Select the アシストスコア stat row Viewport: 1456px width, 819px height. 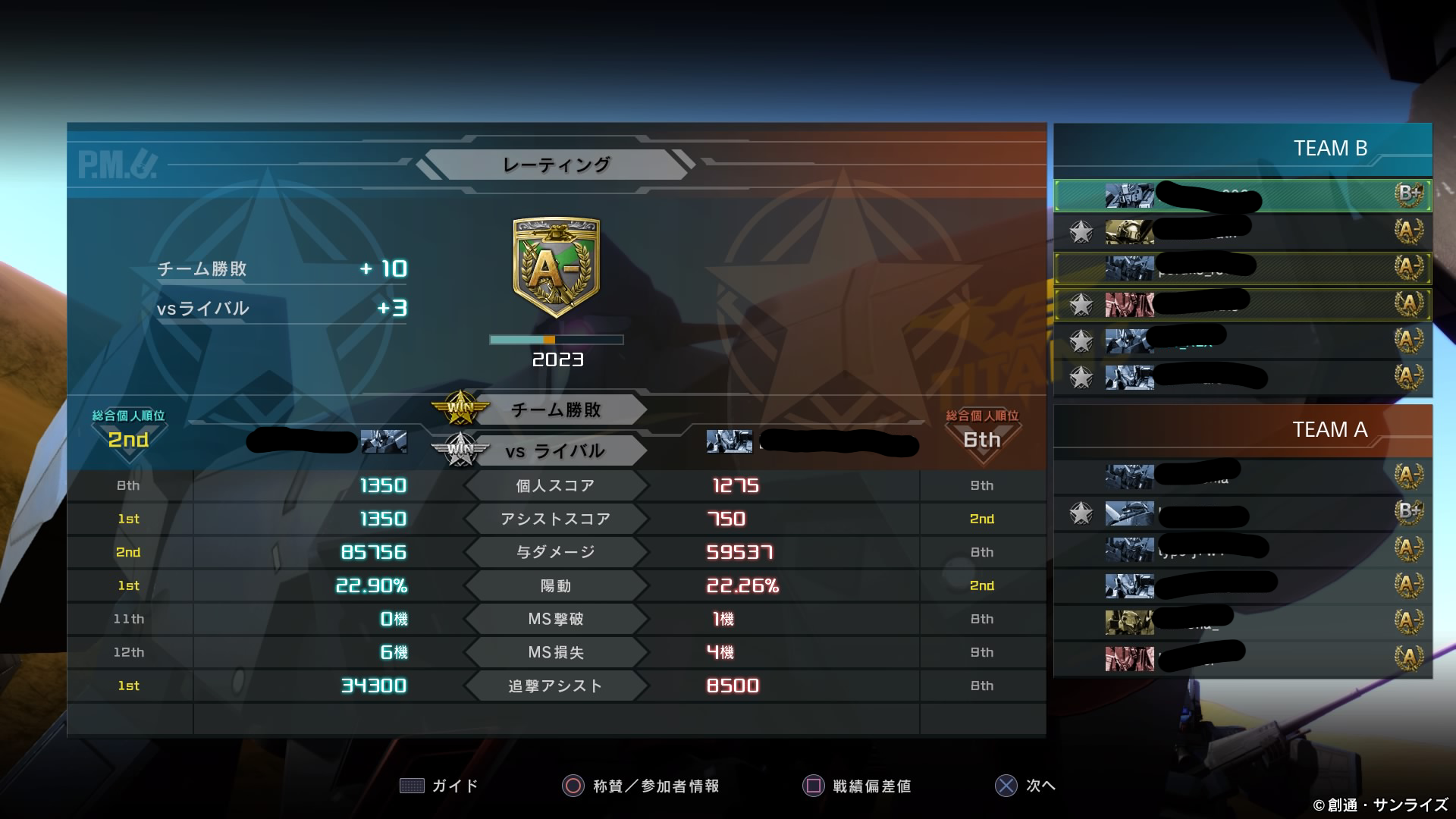(556, 519)
